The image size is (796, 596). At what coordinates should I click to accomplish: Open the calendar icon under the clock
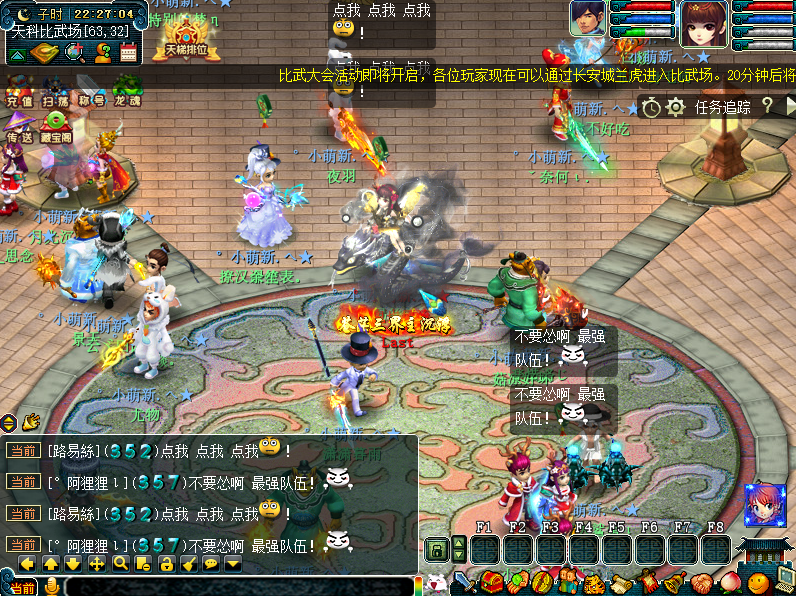coord(127,53)
